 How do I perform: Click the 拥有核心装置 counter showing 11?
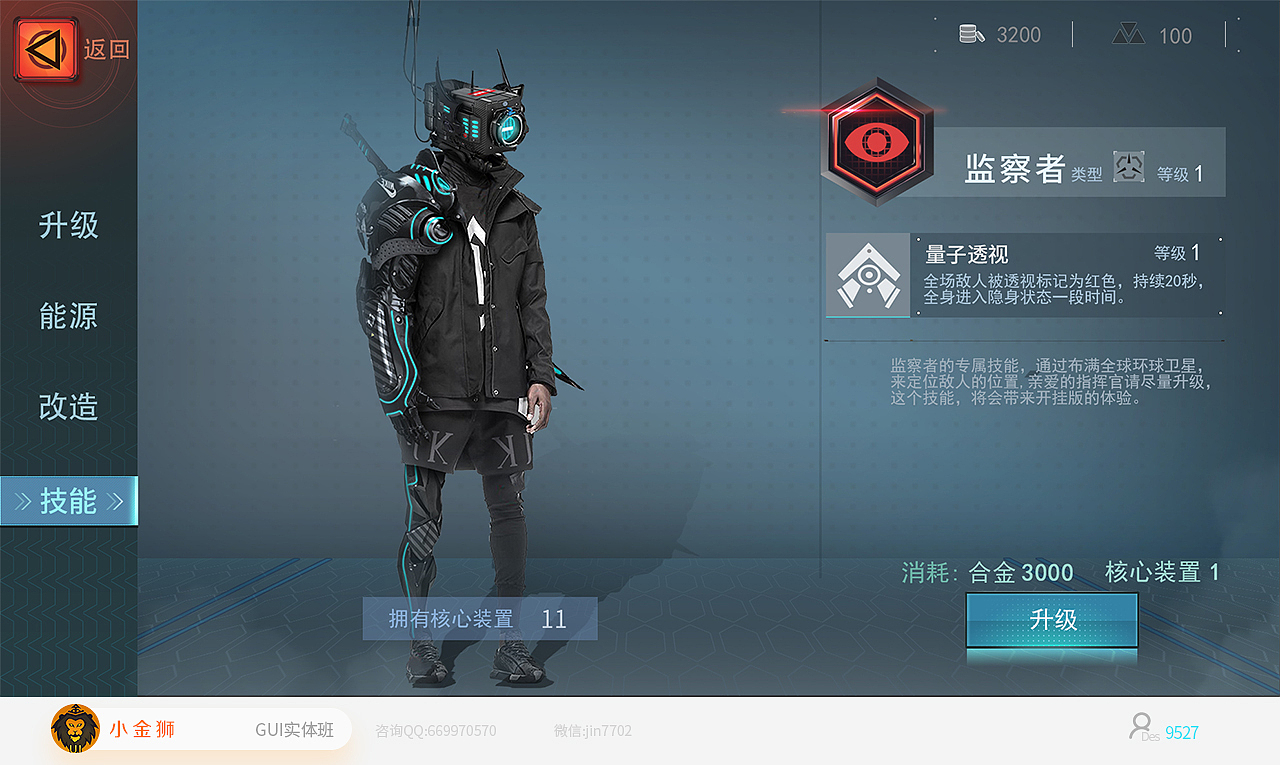pos(480,618)
